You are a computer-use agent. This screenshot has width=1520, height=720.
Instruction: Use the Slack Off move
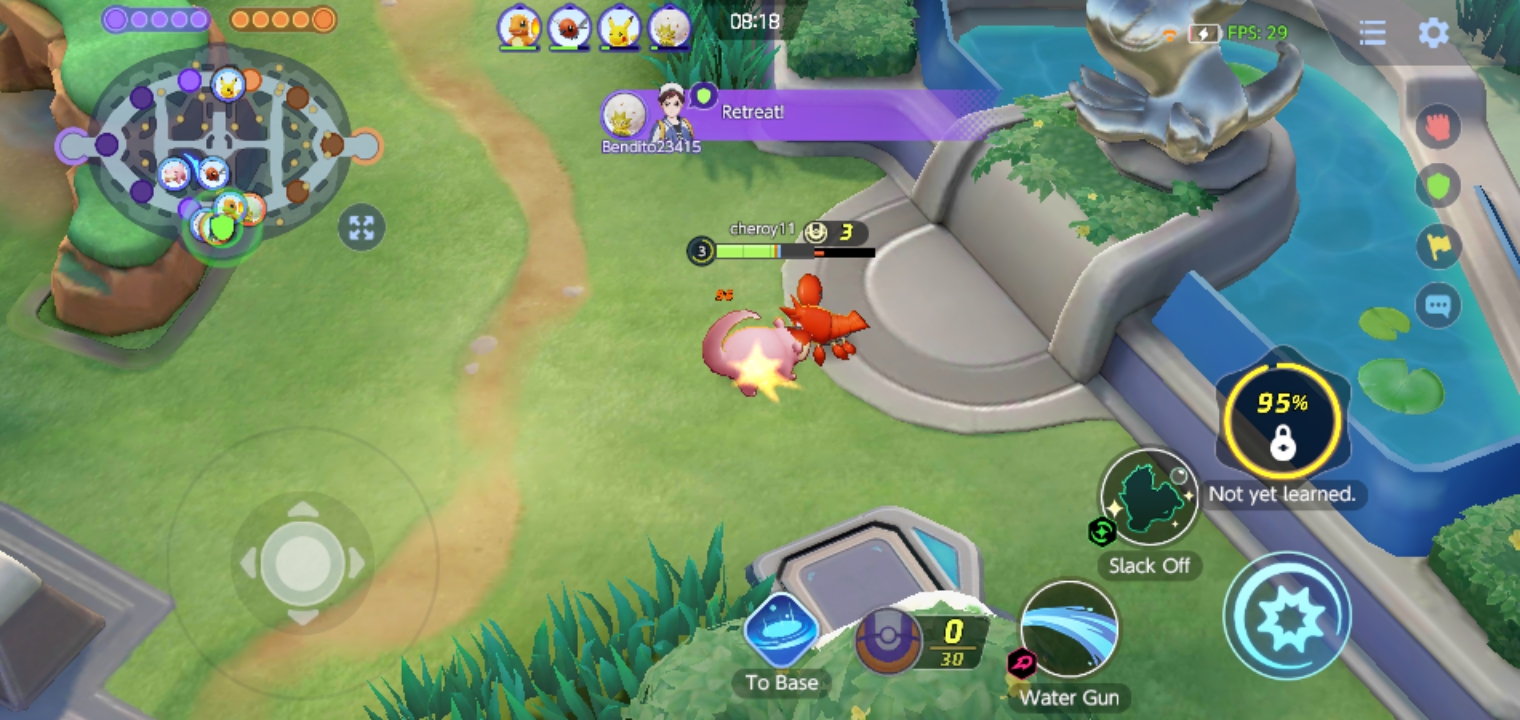click(1149, 499)
